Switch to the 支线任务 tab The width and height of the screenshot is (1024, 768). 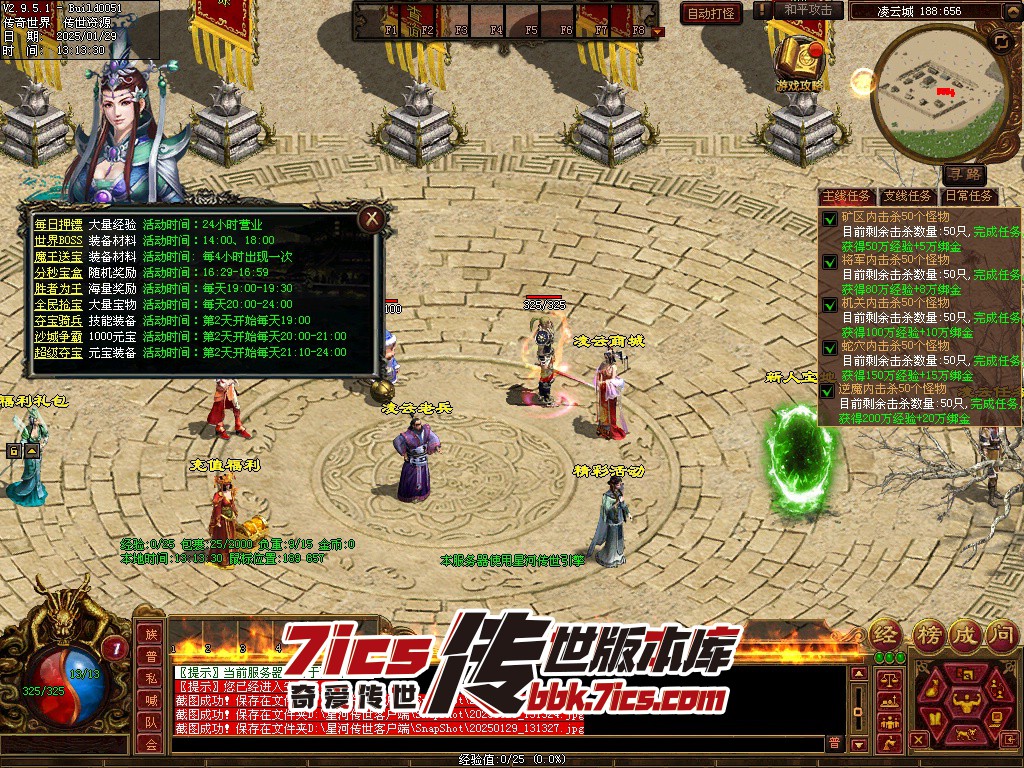pyautogui.click(x=908, y=196)
